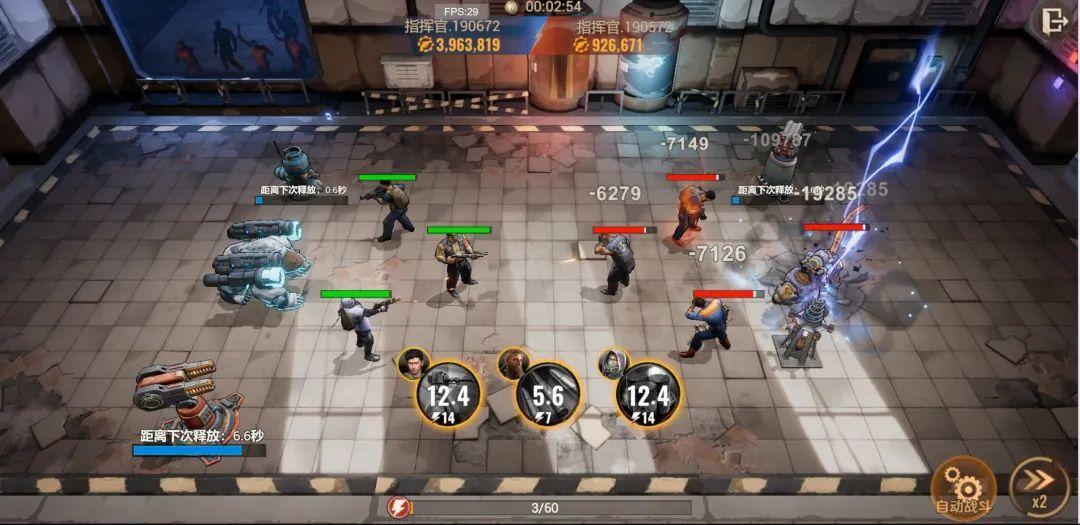Exit the battle using the door icon
Image resolution: width=1080 pixels, height=525 pixels.
[1054, 20]
